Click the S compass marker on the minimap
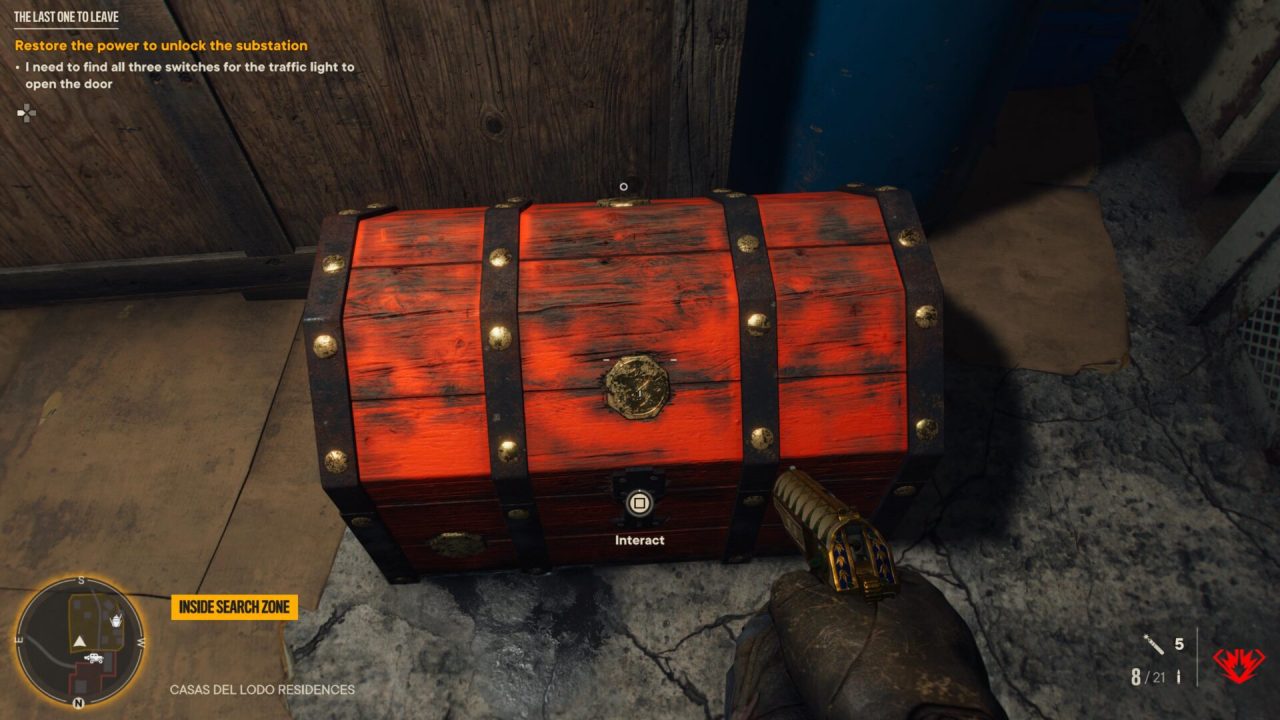The image size is (1280, 720). tap(80, 579)
